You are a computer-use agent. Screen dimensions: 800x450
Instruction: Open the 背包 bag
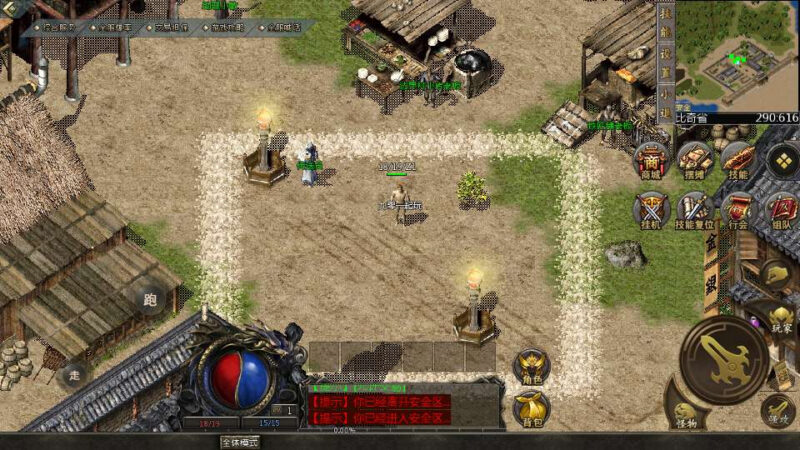531,408
